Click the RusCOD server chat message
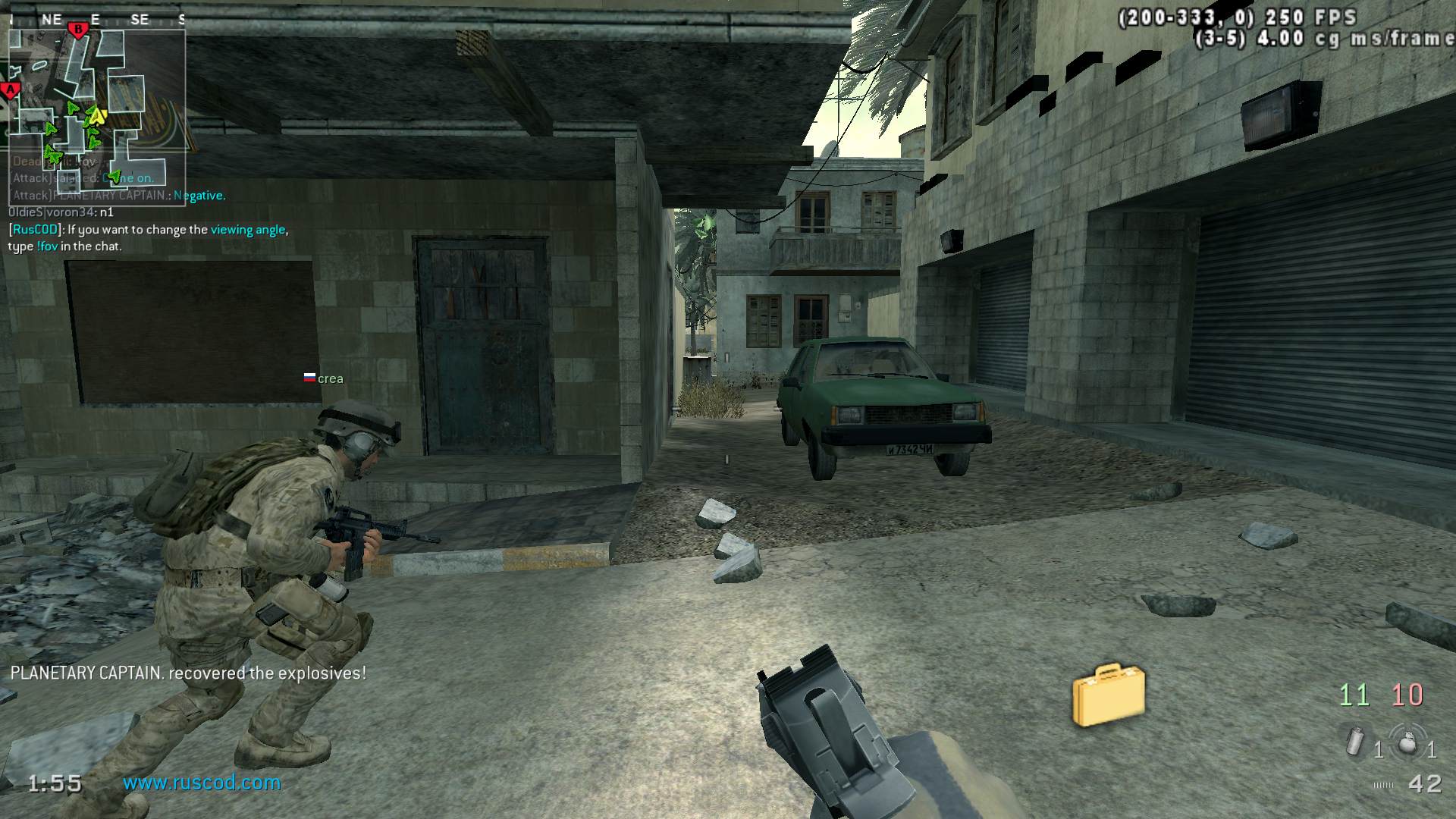 click(x=148, y=237)
